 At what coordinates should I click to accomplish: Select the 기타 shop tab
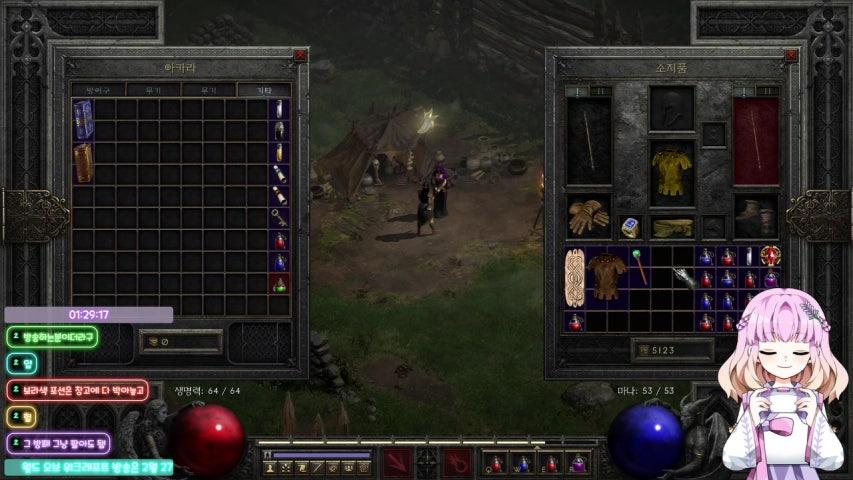[263, 90]
